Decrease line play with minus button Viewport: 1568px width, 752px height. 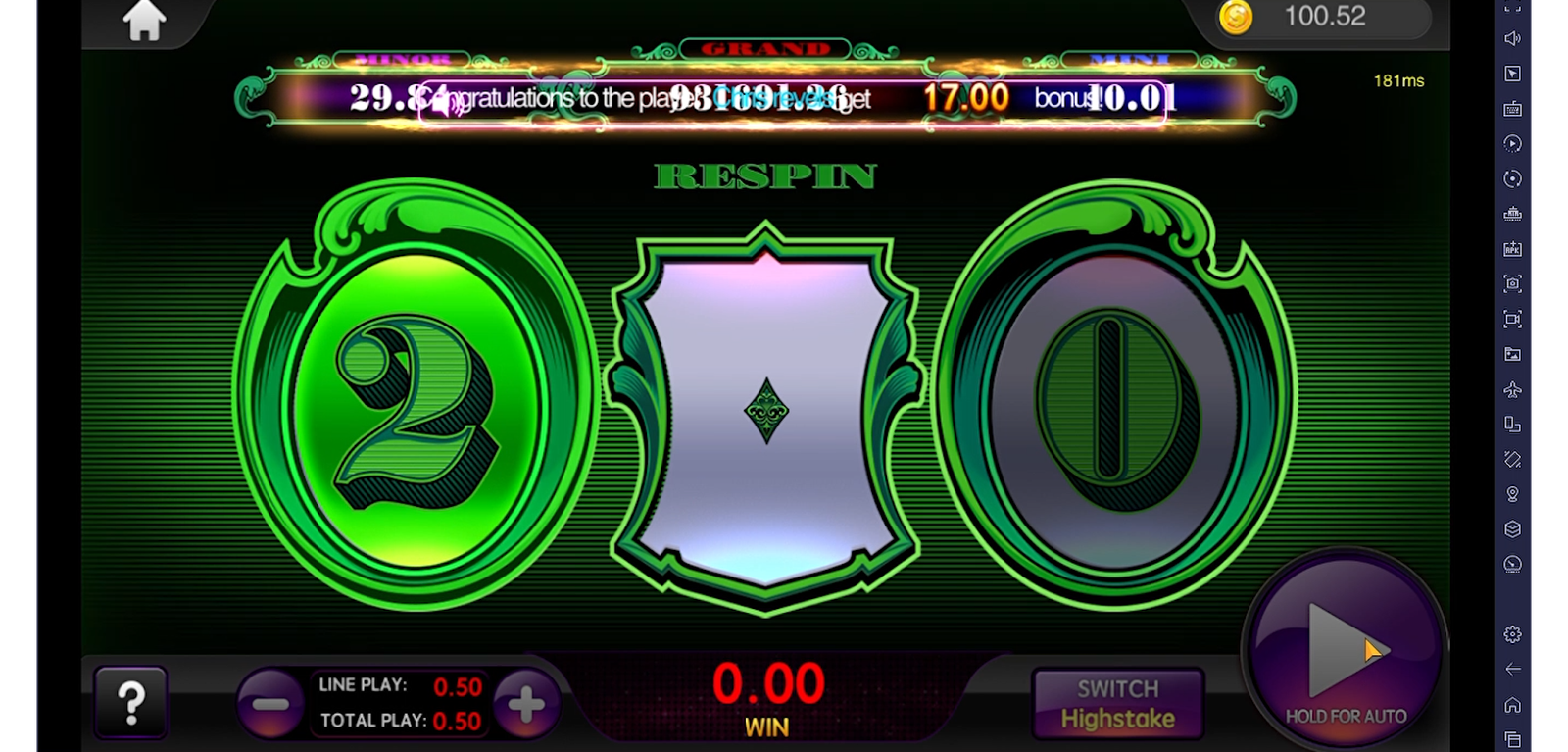click(x=269, y=703)
